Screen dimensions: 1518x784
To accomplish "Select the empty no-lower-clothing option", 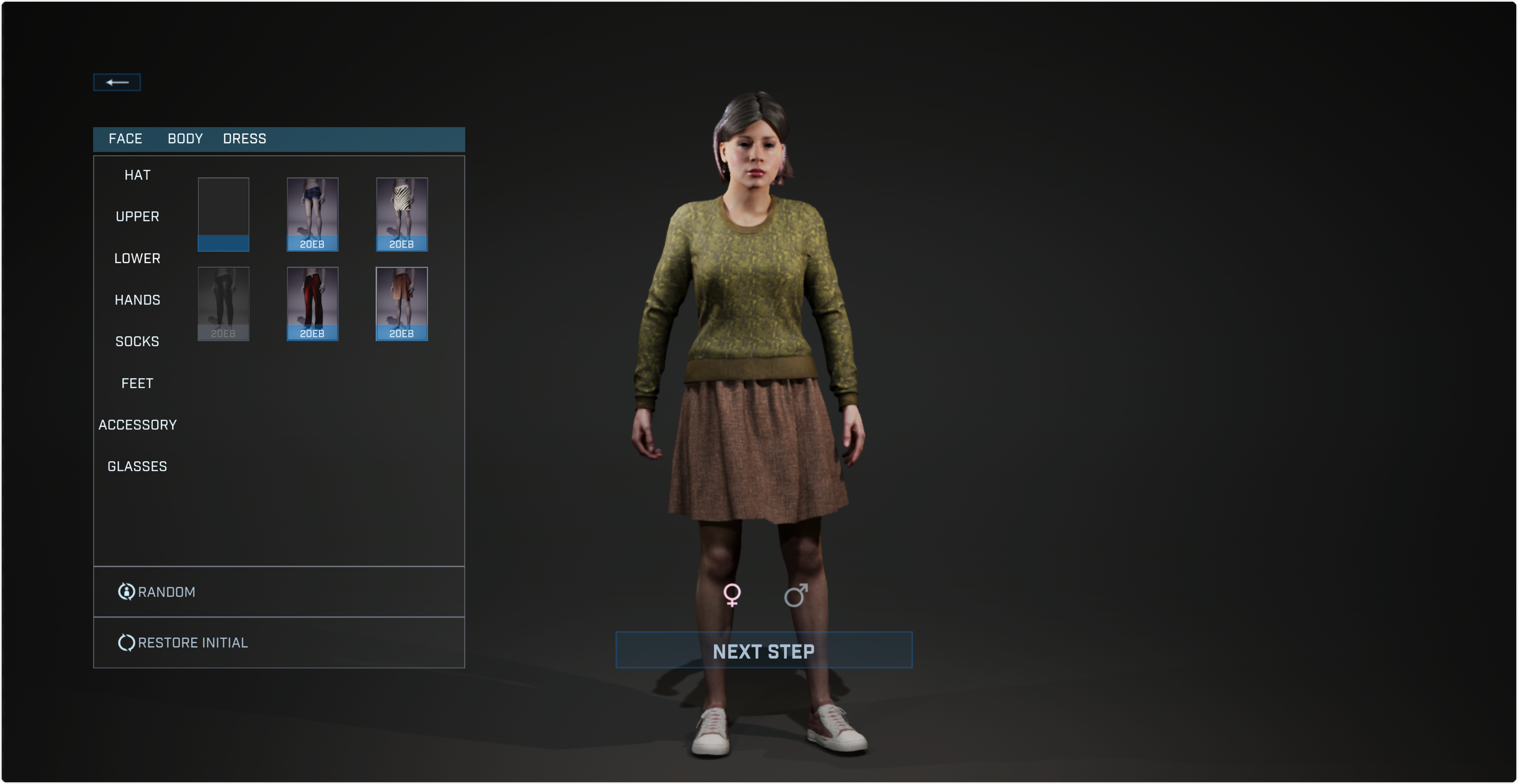I will pyautogui.click(x=223, y=215).
